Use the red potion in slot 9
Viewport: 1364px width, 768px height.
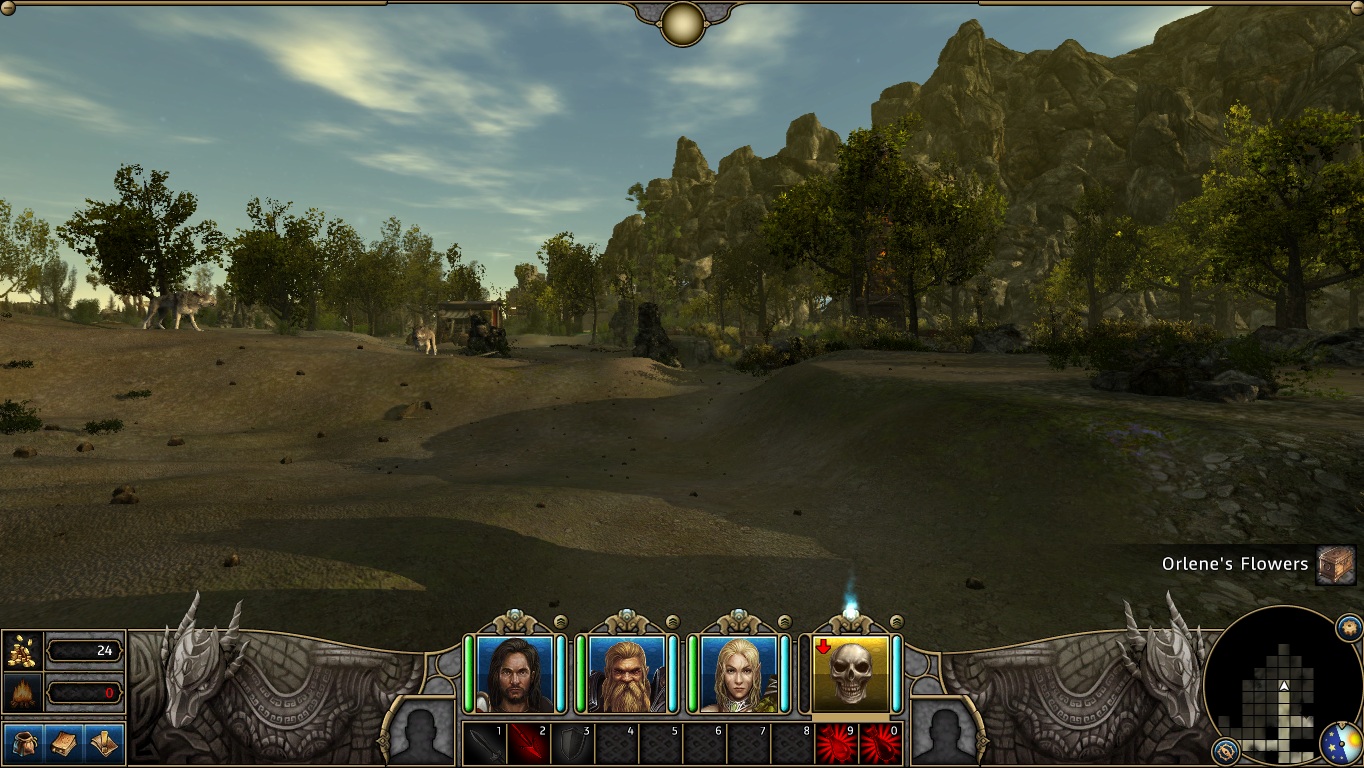pyautogui.click(x=836, y=744)
